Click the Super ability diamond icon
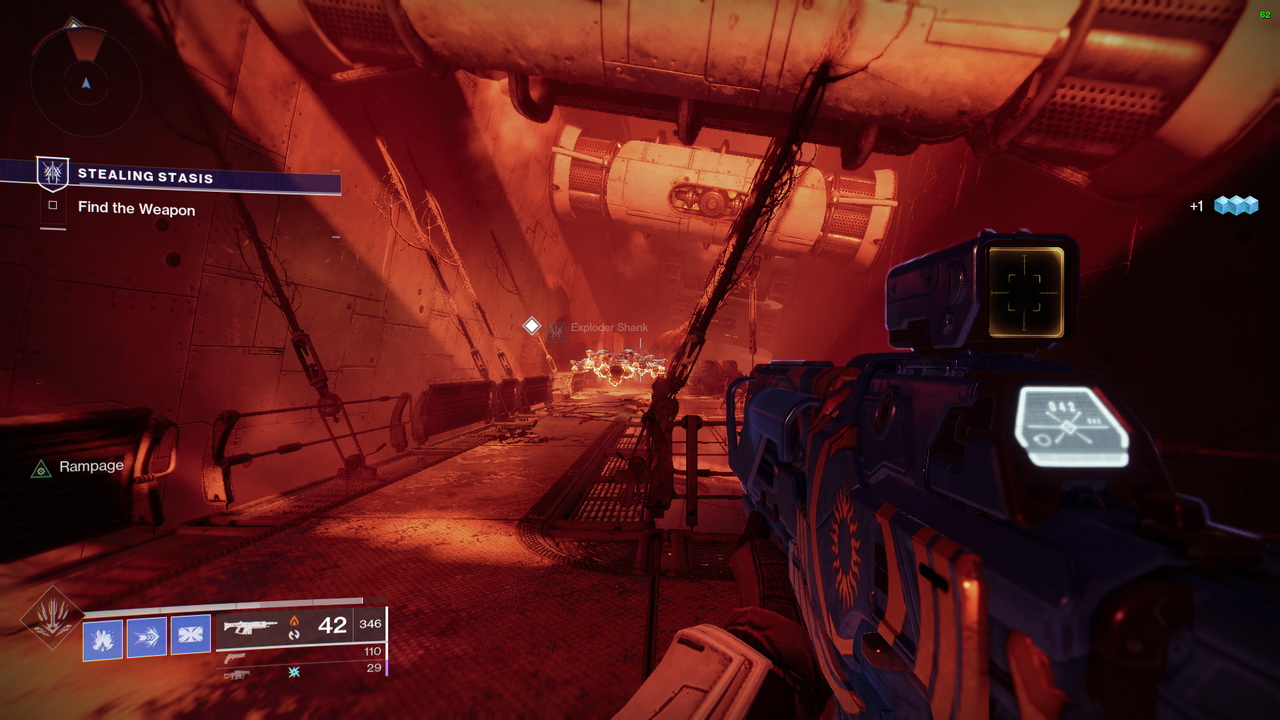 click(51, 618)
